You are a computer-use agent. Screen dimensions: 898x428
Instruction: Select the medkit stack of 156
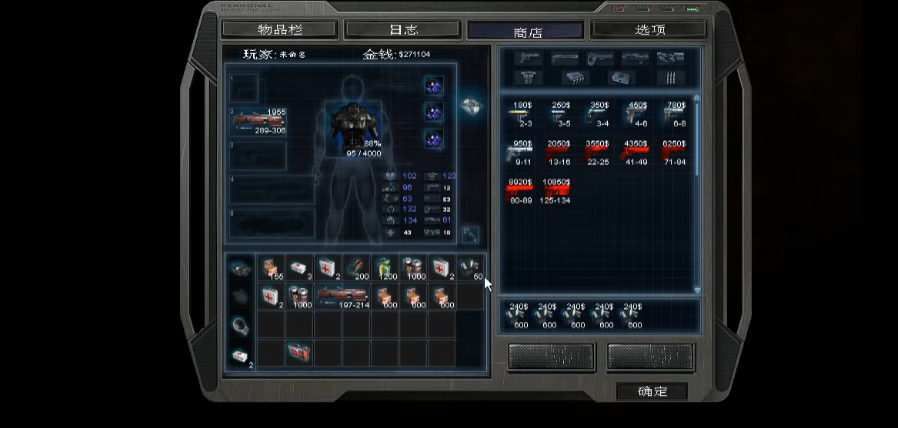tap(270, 268)
